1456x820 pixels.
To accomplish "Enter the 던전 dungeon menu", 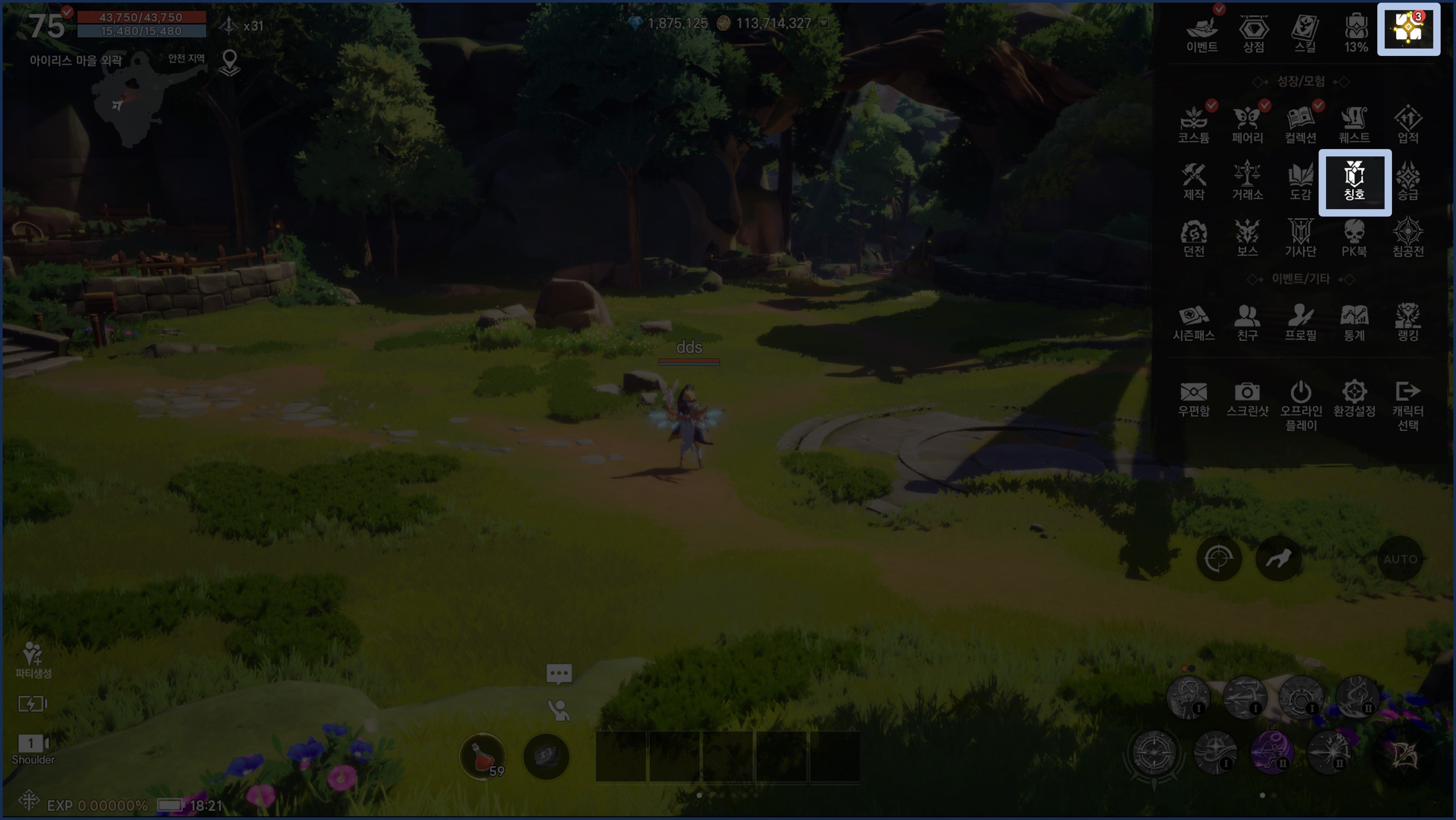I will tap(1194, 238).
